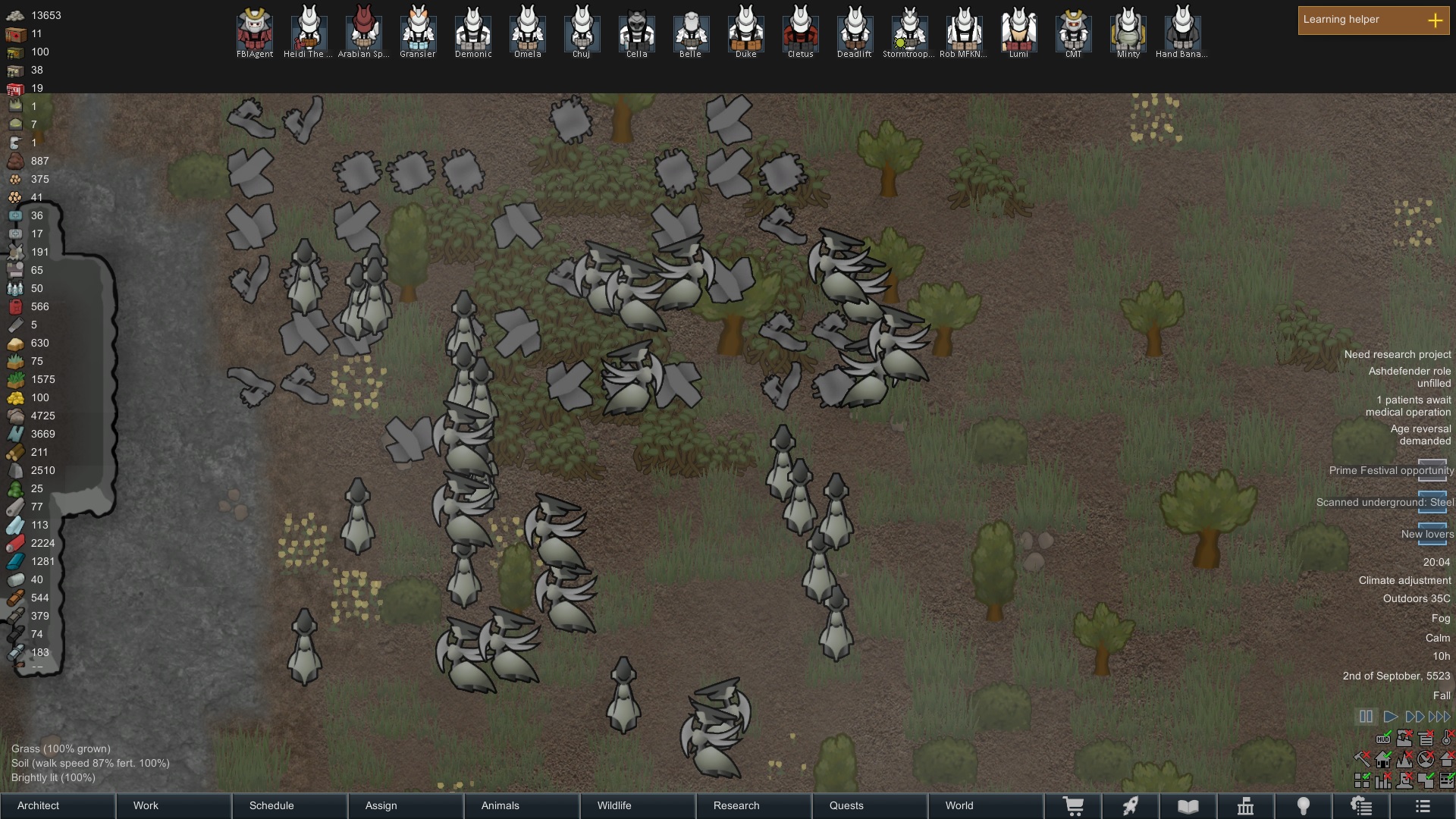Open the caravan cart icon on bottom toolbar
1456x819 pixels.
(x=1075, y=805)
